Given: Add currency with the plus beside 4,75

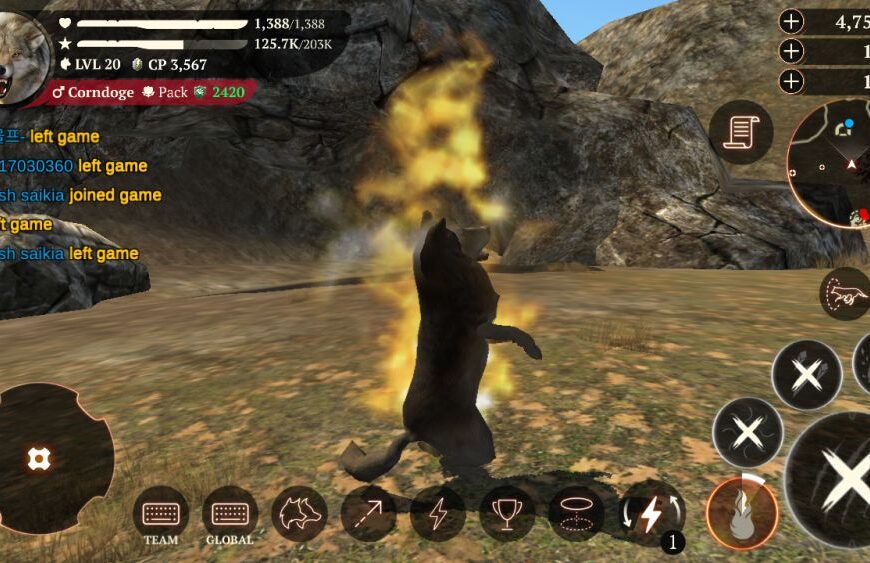Looking at the screenshot, I should tap(791, 22).
